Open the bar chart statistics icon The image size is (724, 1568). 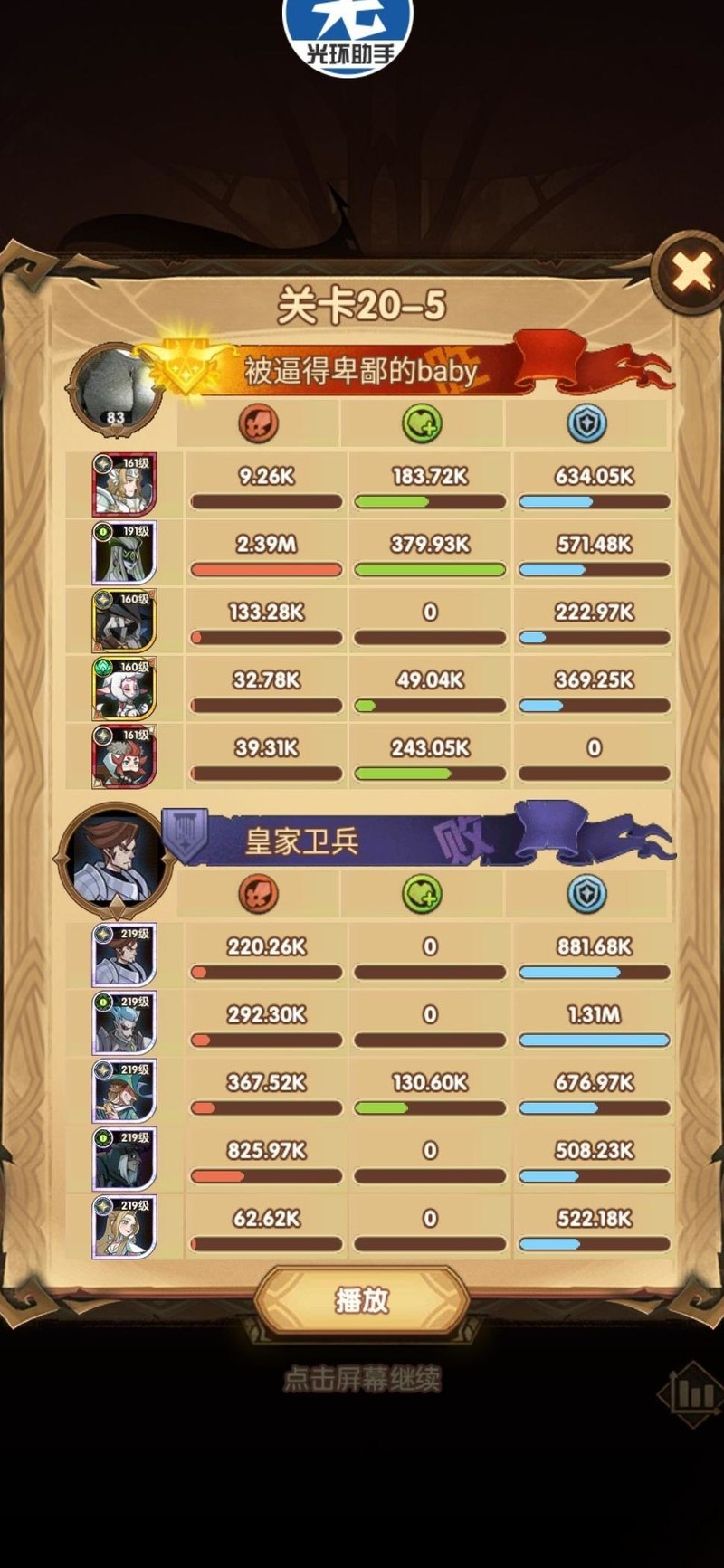[x=692, y=1394]
